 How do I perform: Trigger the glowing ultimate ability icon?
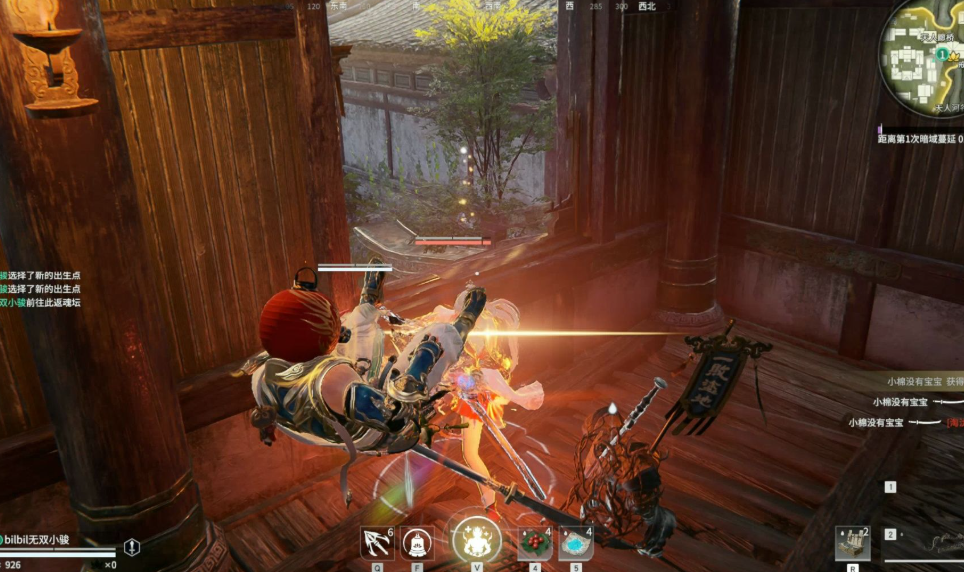coord(476,540)
